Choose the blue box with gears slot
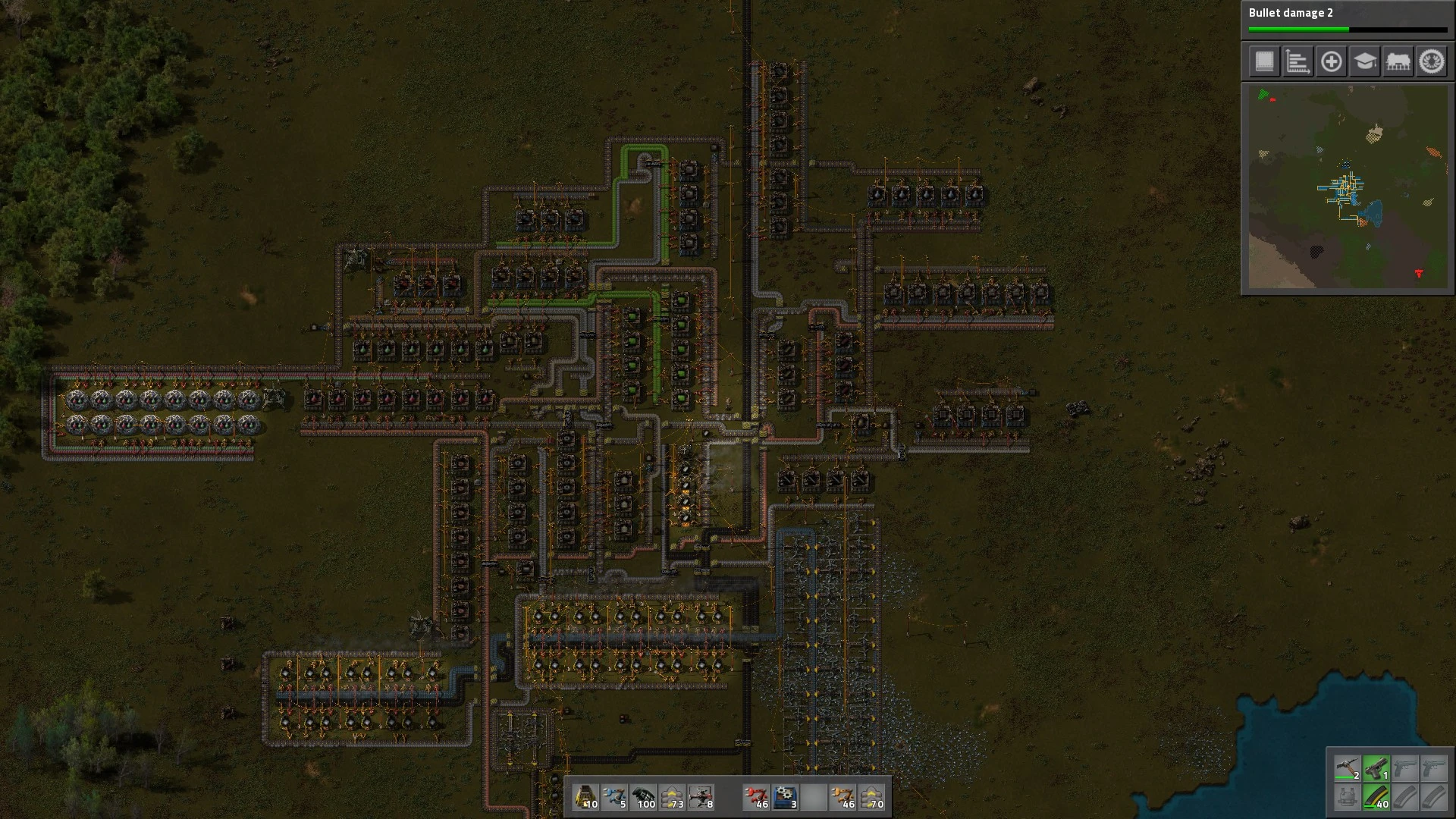Screen dimensions: 1456x819 point(785,797)
